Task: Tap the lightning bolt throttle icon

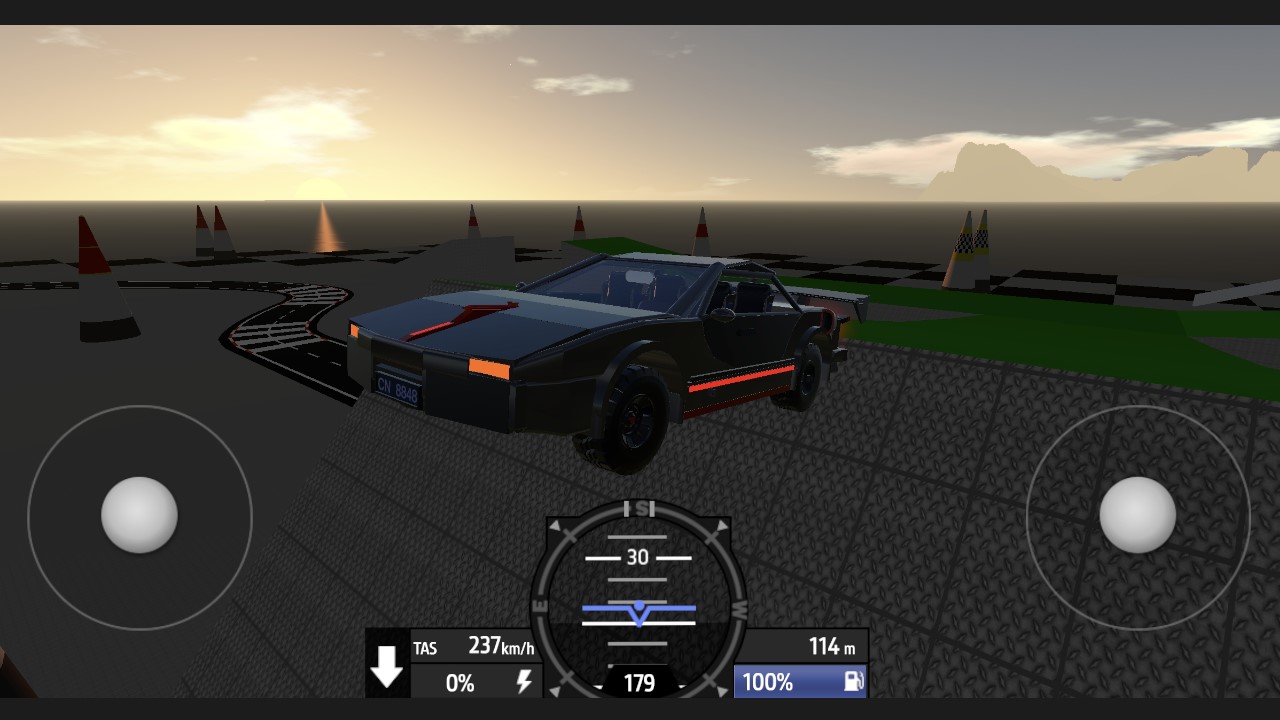Action: point(523,683)
